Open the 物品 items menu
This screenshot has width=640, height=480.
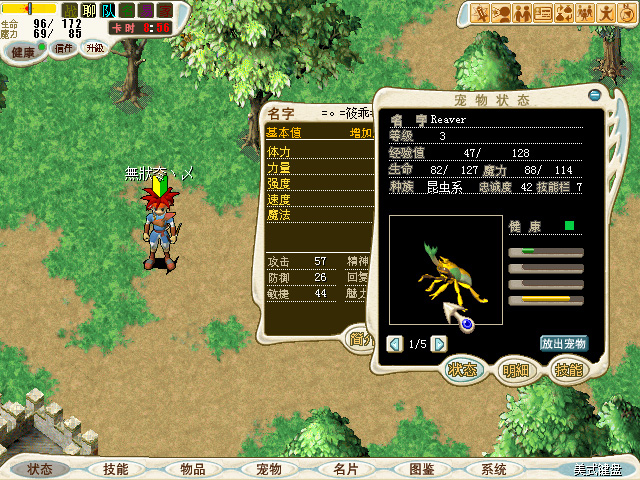[x=192, y=469]
